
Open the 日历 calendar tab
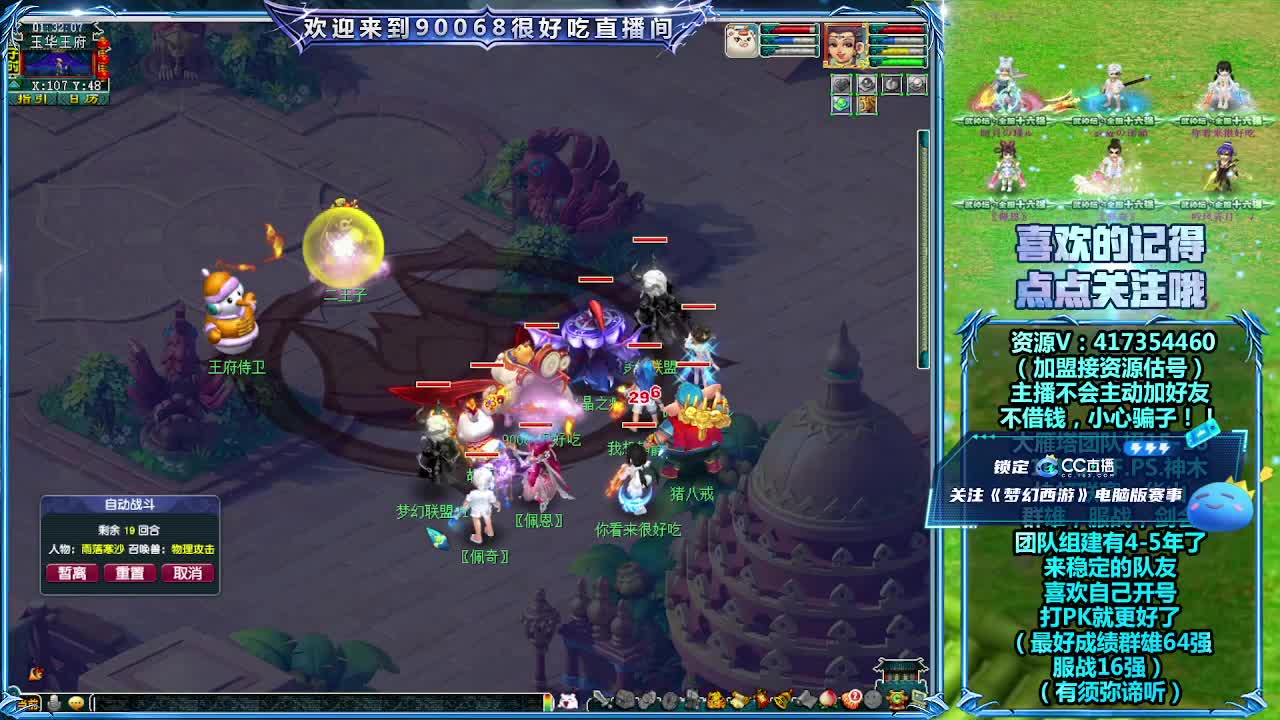83,98
